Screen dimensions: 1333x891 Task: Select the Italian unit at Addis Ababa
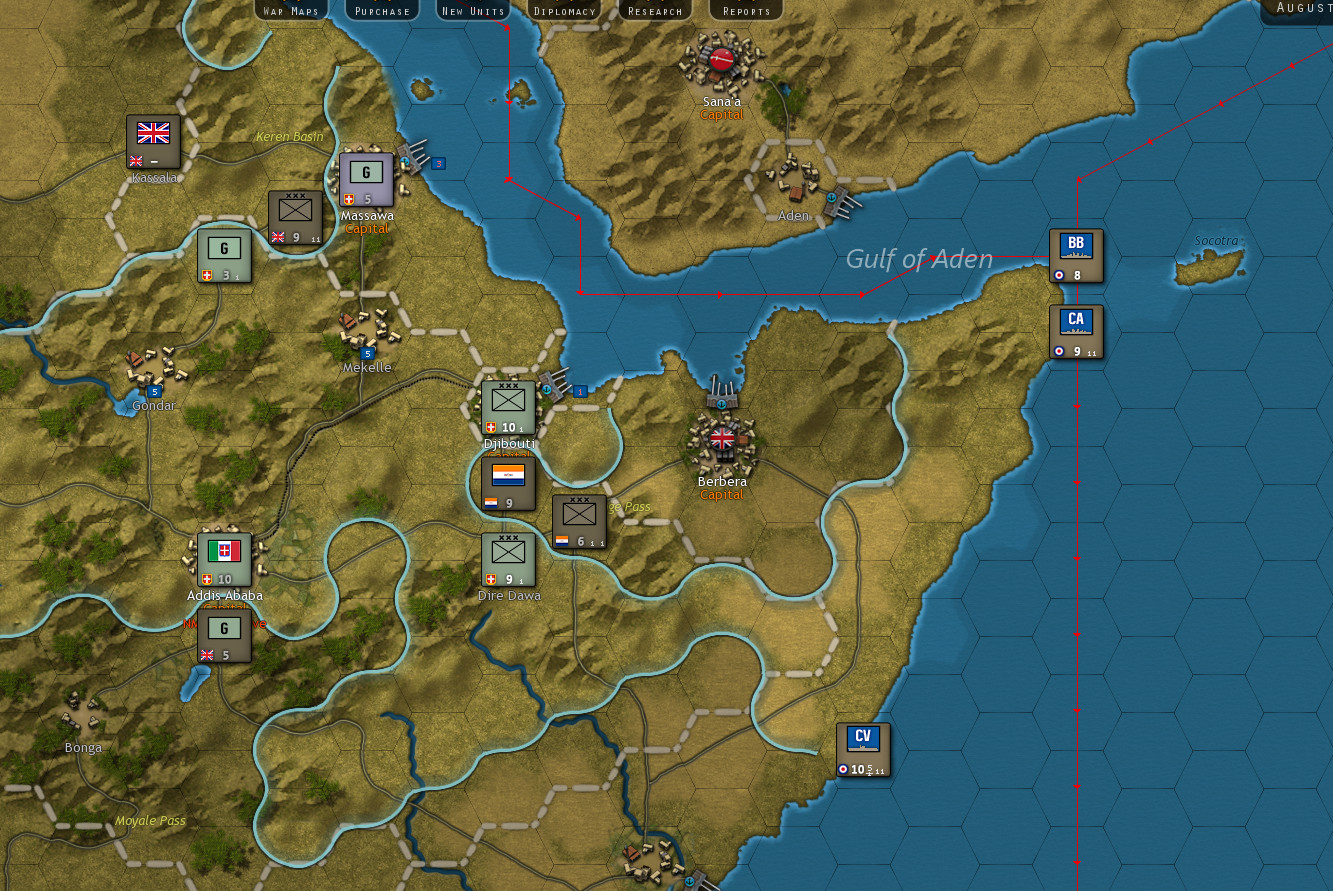click(x=224, y=556)
